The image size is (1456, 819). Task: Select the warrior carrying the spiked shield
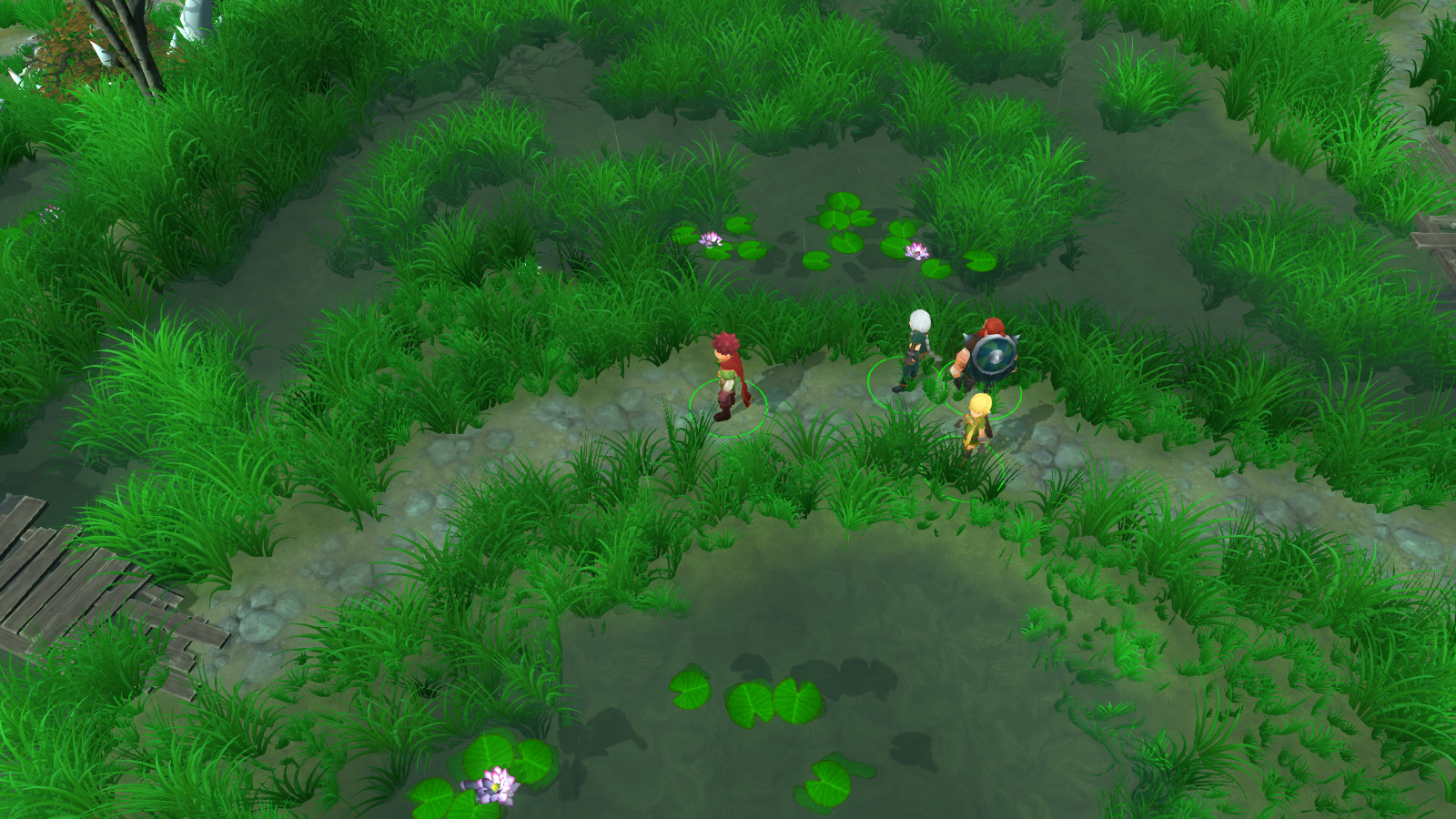[x=986, y=353]
